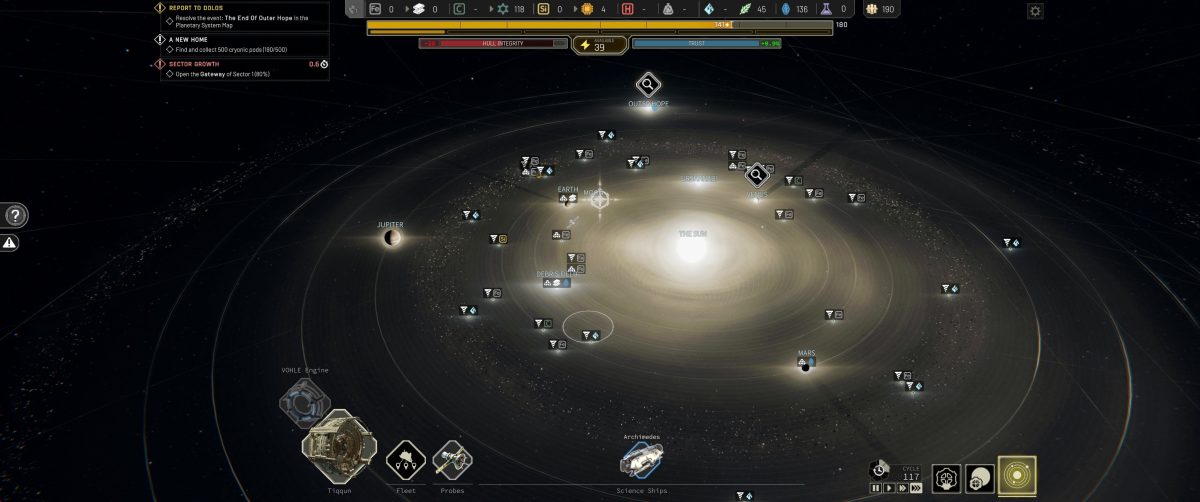Switch to the planetary system map view

pos(1017,477)
